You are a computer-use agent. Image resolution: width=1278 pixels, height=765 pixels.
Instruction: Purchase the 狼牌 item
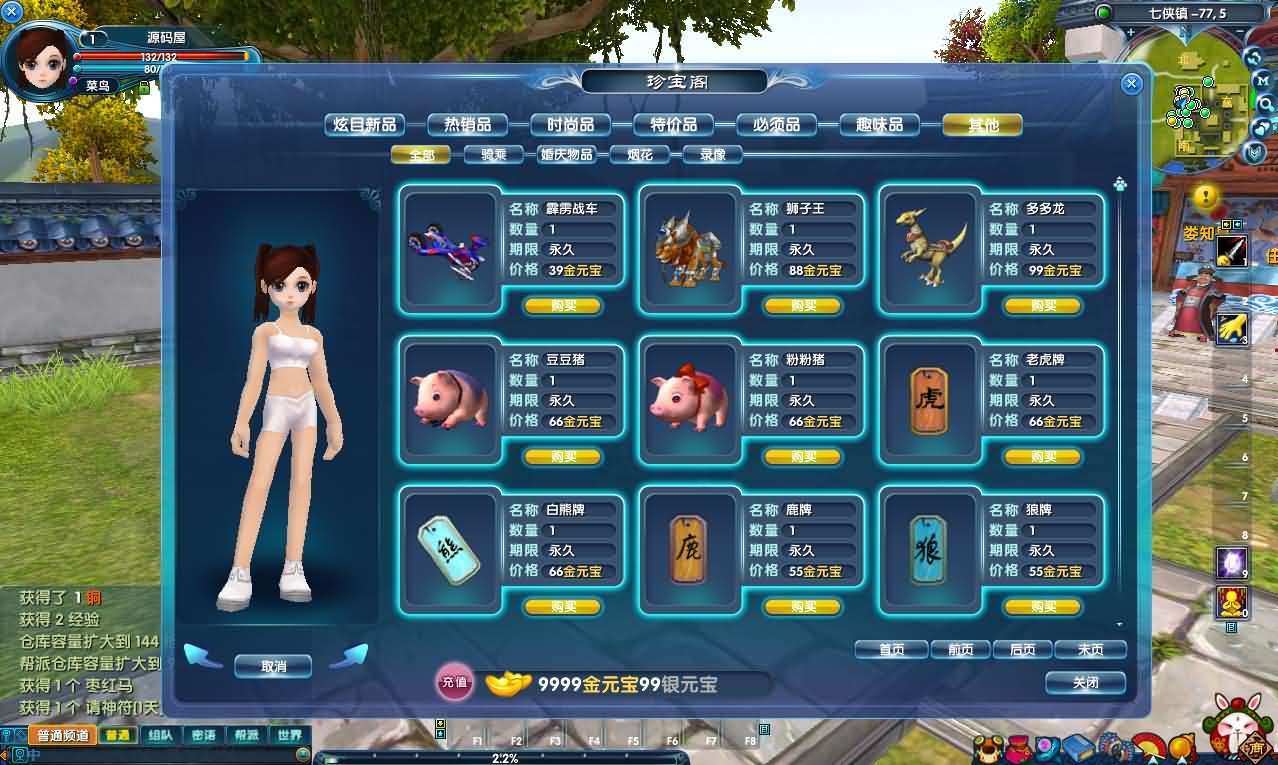click(x=1043, y=607)
